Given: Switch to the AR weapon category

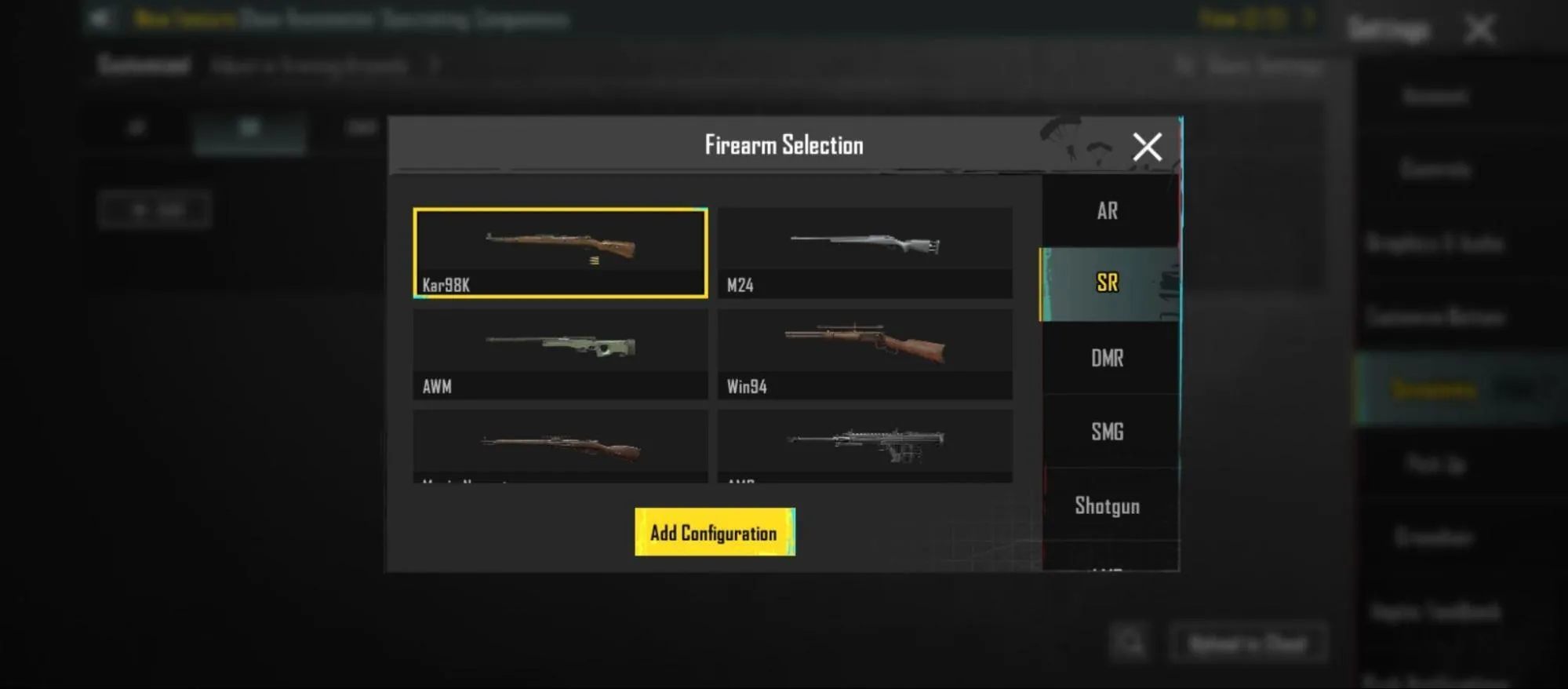Looking at the screenshot, I should point(1108,210).
